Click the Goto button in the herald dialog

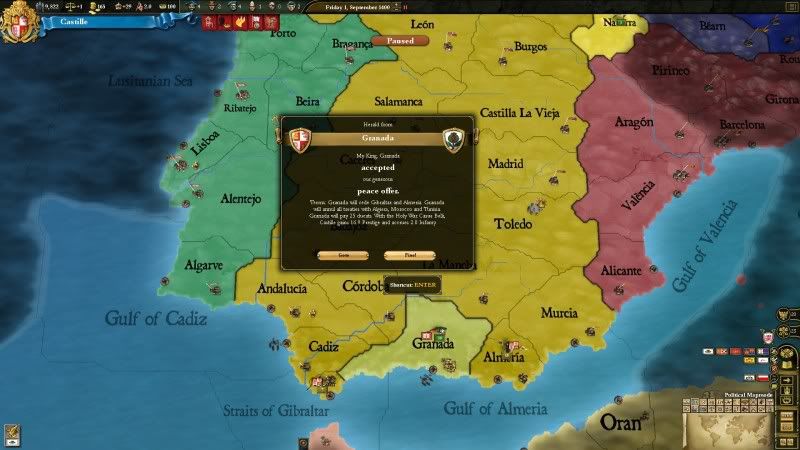coord(343,255)
